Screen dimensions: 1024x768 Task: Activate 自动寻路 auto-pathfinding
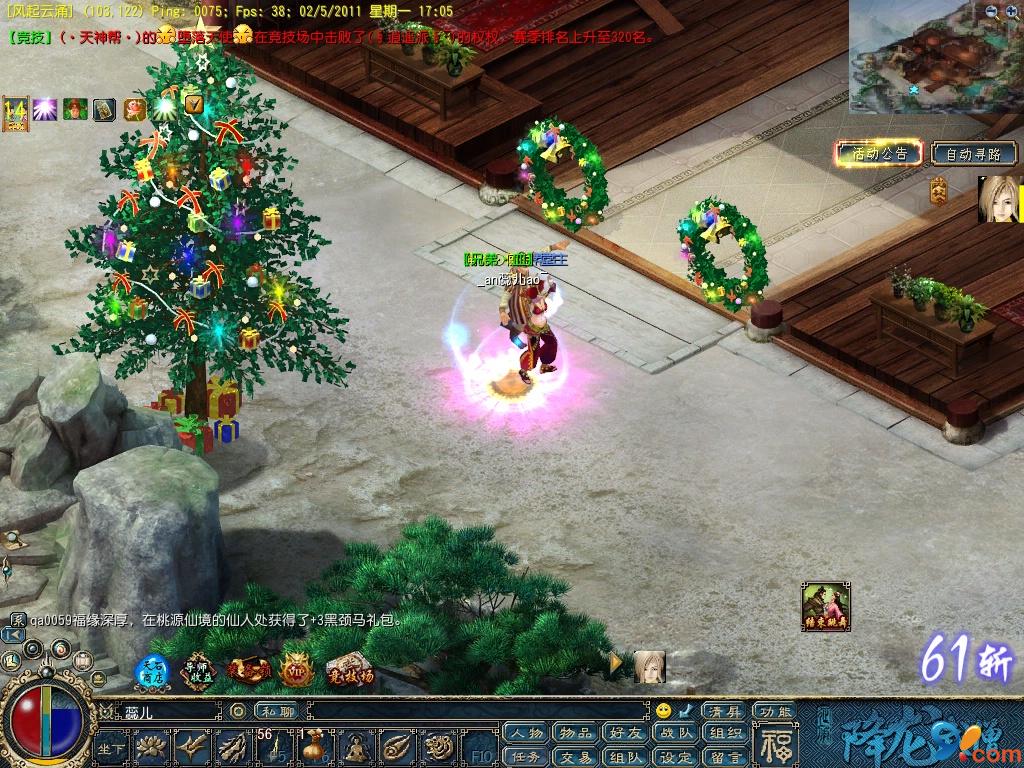[x=973, y=153]
